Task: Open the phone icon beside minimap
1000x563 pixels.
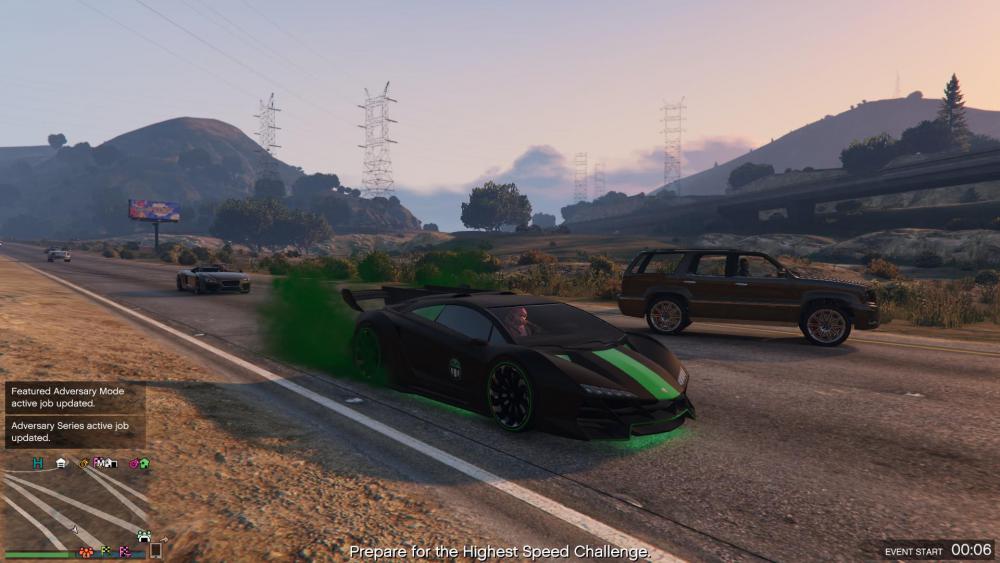Action: (x=155, y=550)
